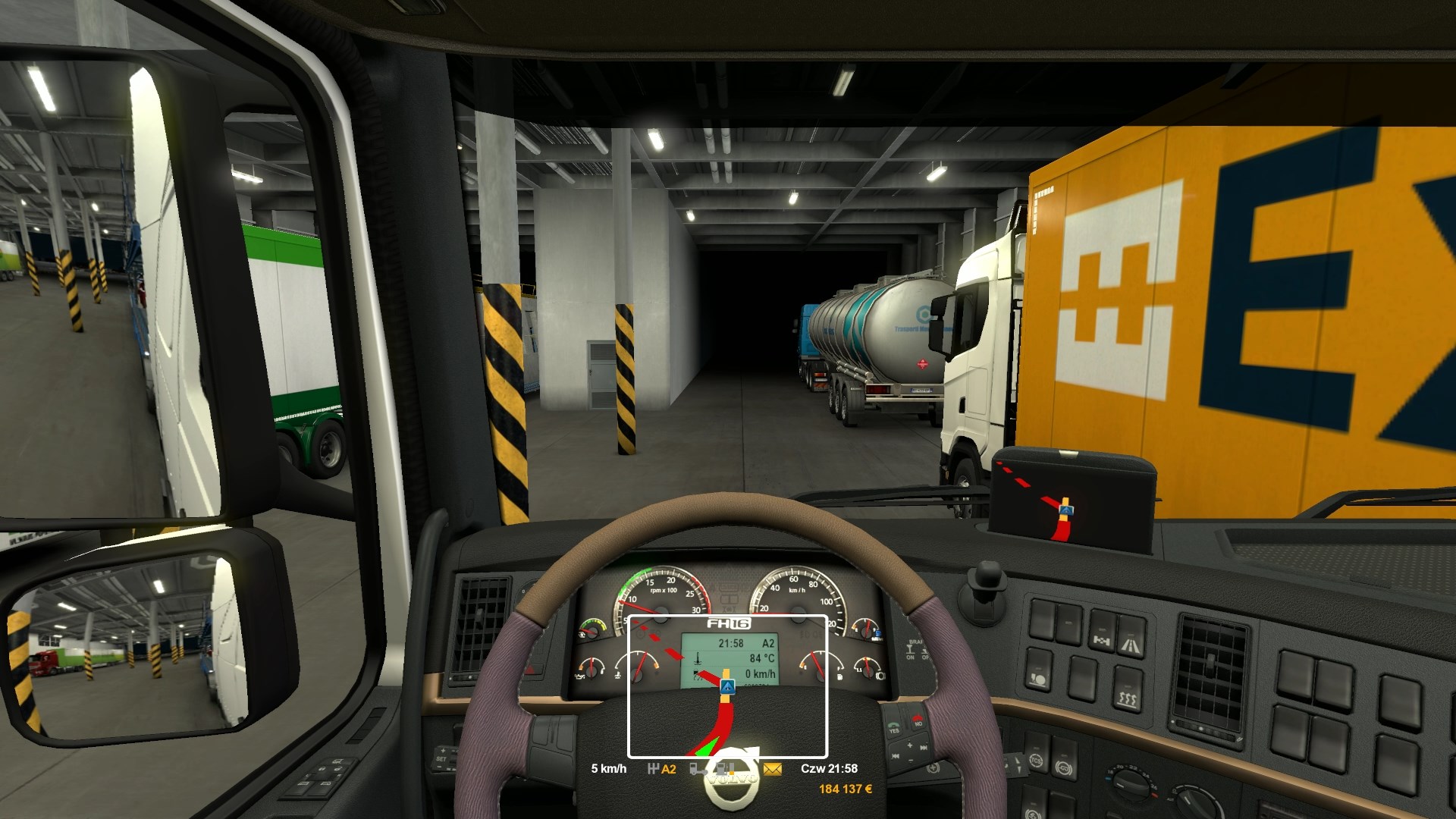Select the truck and trailer status icon
The height and width of the screenshot is (819, 1456).
pos(697,769)
